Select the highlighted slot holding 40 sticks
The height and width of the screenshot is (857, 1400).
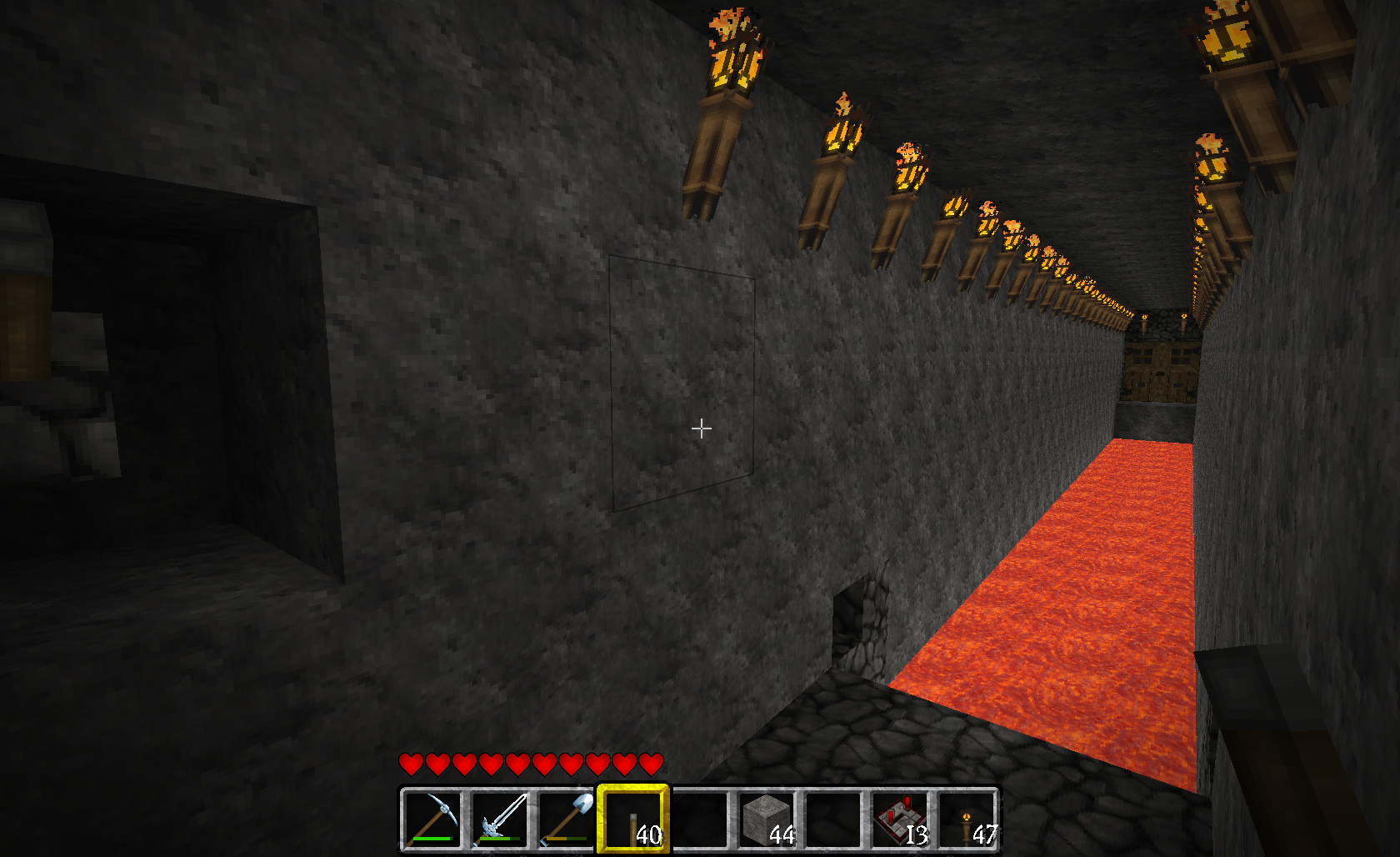click(632, 819)
